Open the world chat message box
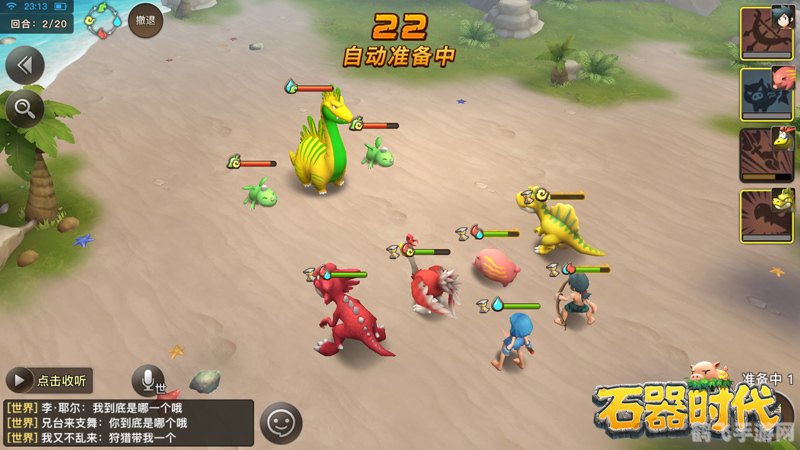This screenshot has height=450, width=800. click(126, 422)
